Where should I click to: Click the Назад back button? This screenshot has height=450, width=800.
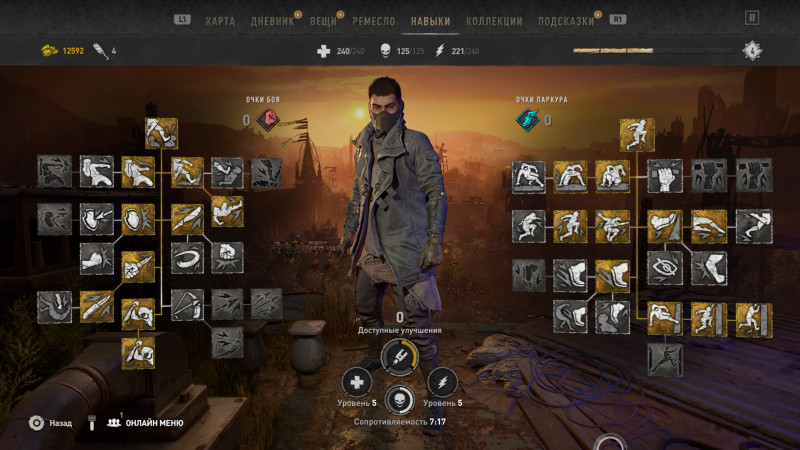51,423
